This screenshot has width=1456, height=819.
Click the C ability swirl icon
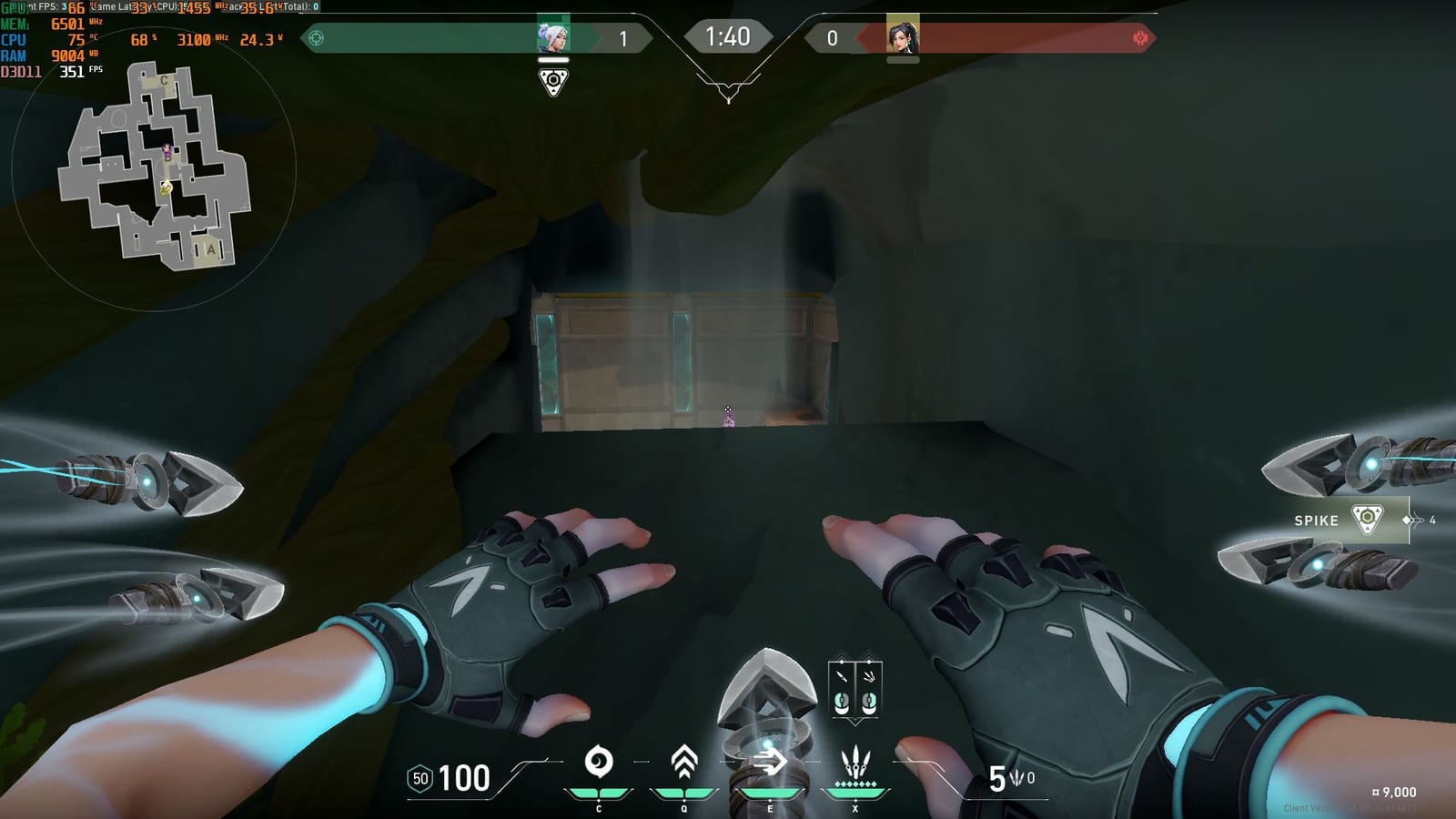(598, 760)
